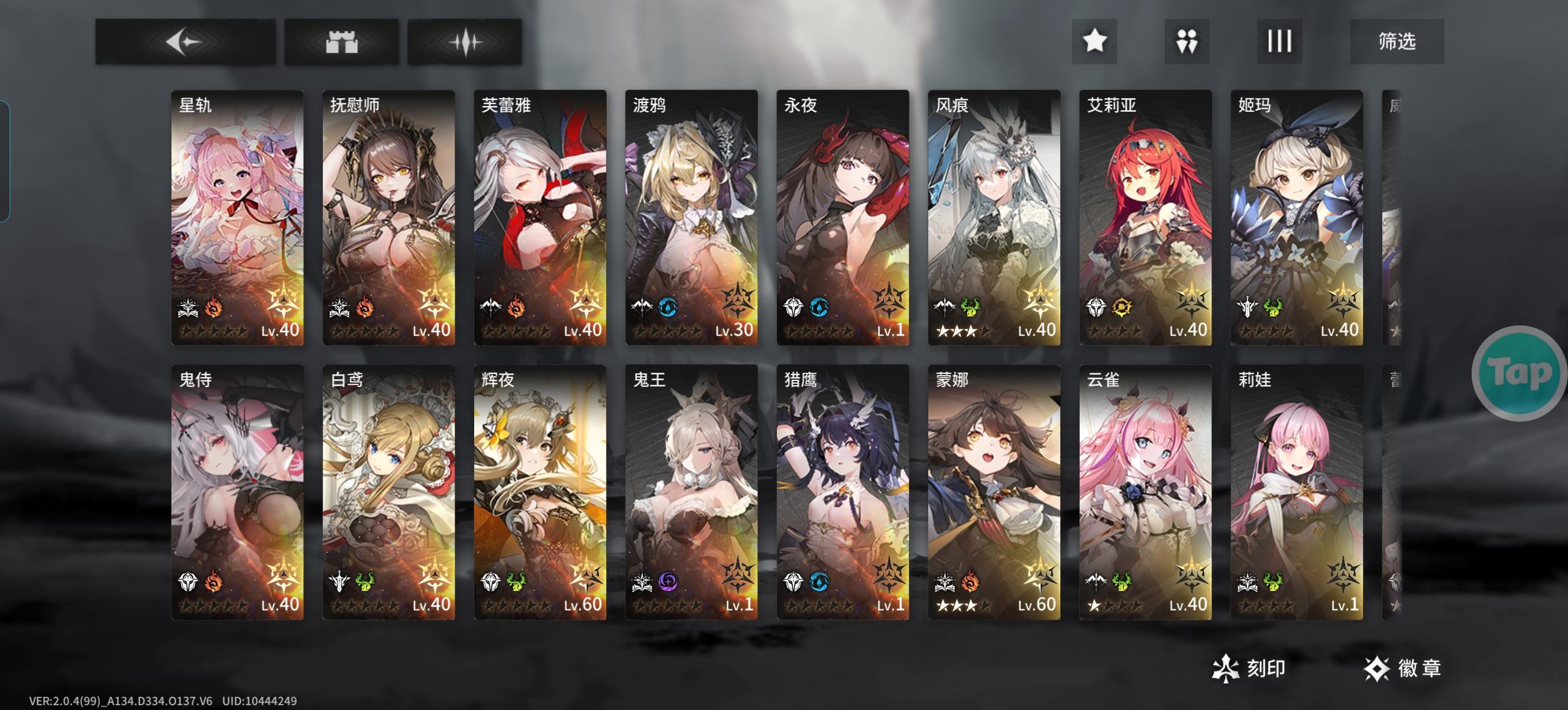Open the character pairs view icon
The image size is (1568, 710).
point(1188,41)
